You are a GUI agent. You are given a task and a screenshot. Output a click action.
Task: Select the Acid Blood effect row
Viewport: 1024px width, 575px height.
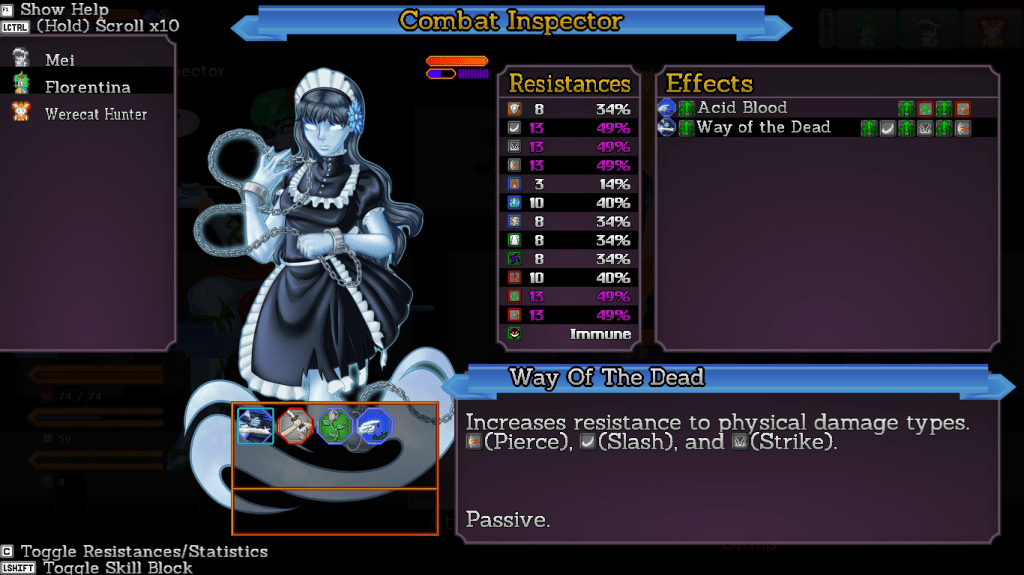742,108
